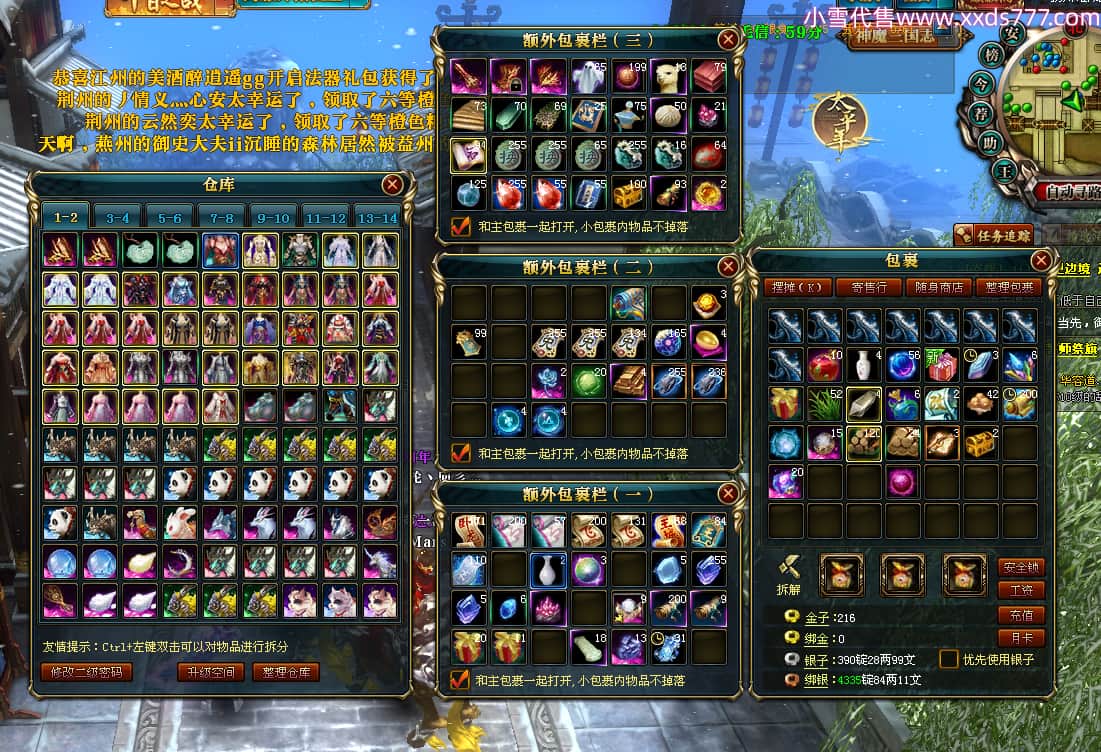The height and width of the screenshot is (752, 1101).
Task: Sort the warehouse with 整理仓库
Action: pos(286,672)
